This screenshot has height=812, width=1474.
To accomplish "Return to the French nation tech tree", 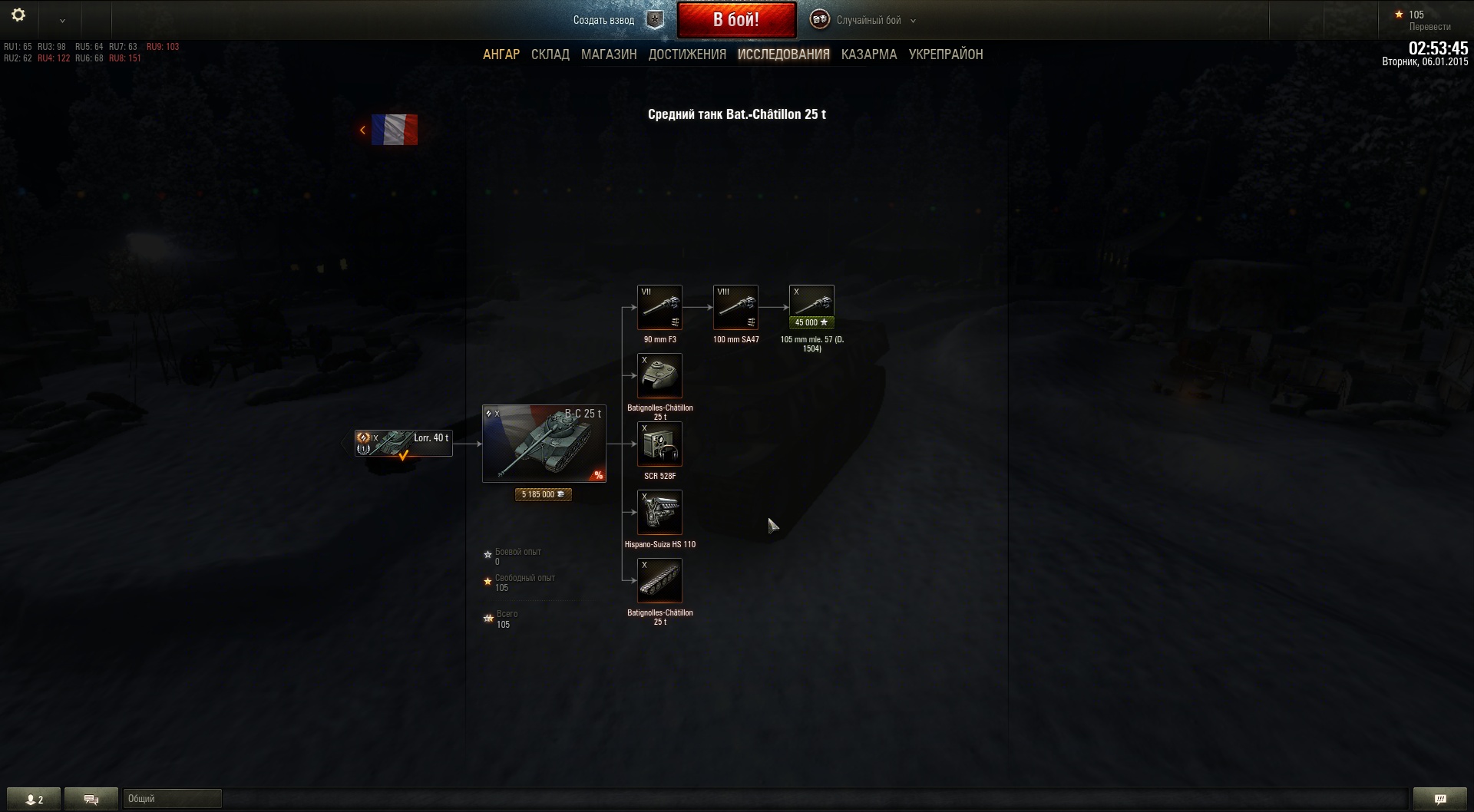I will pyautogui.click(x=392, y=130).
